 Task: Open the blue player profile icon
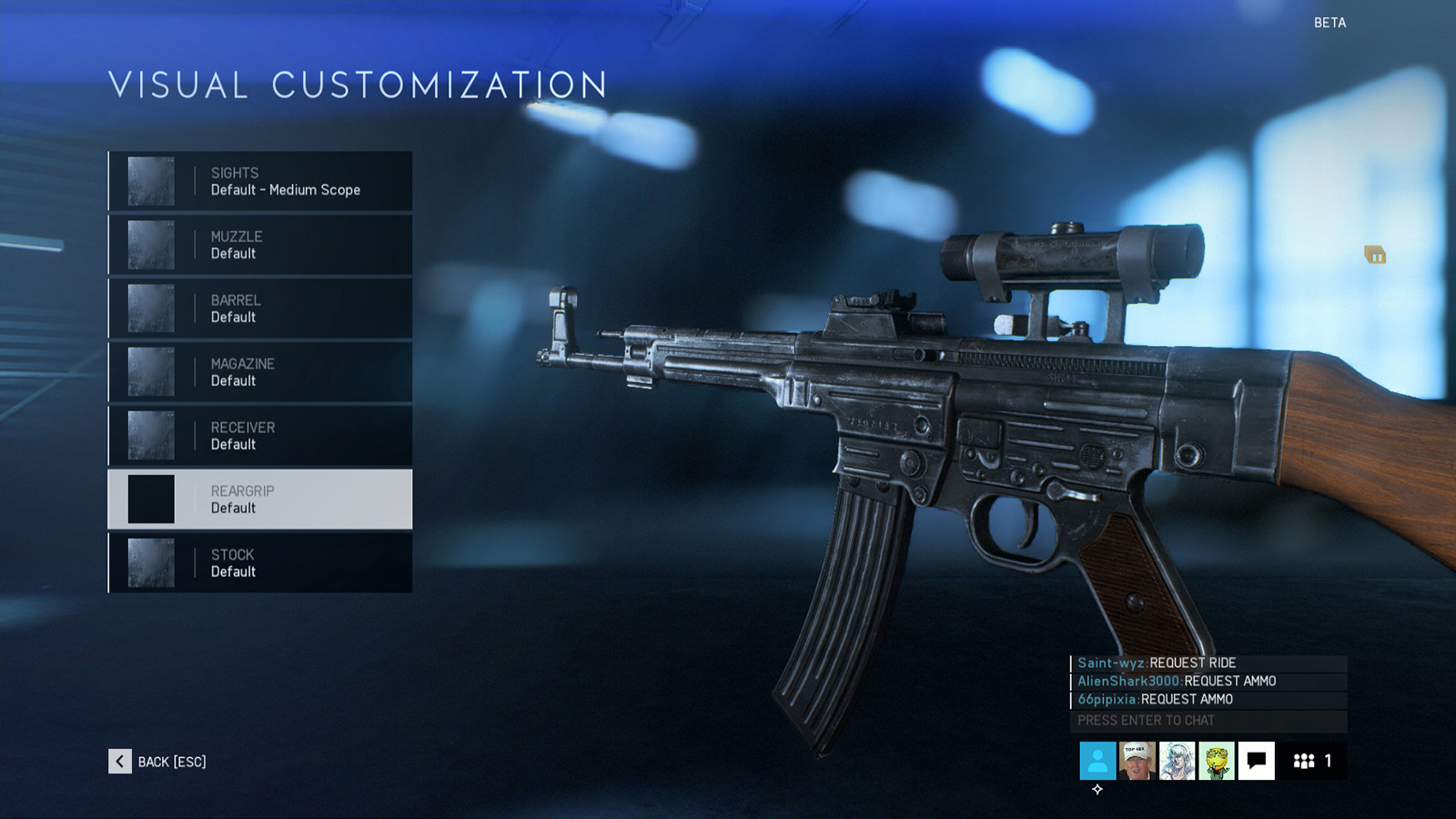1097,761
